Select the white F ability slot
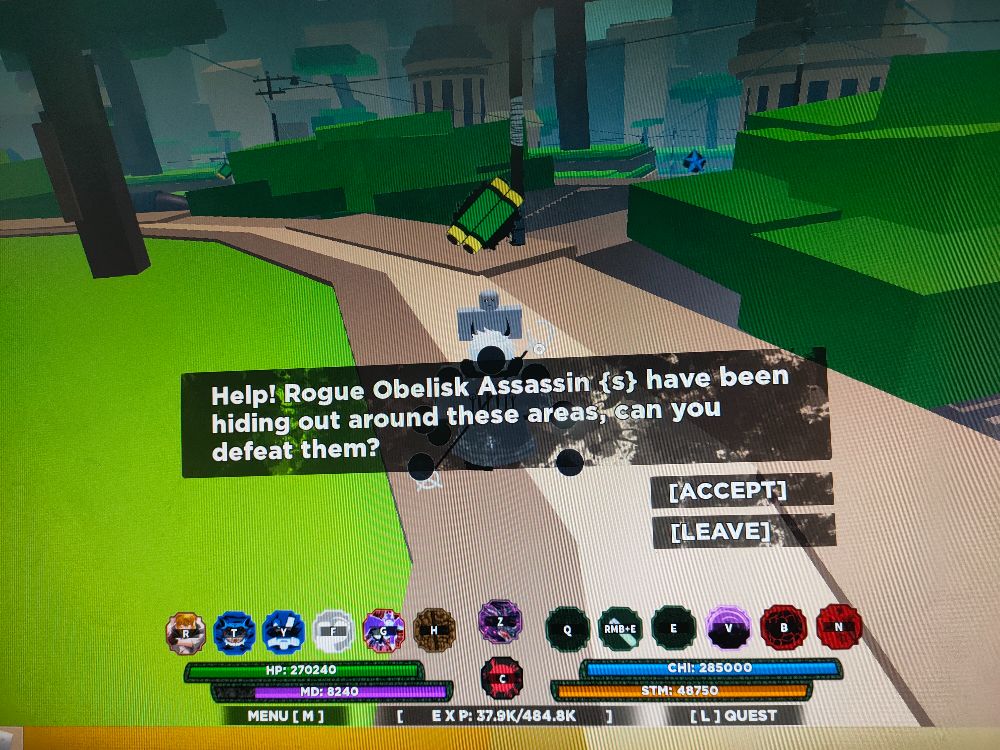Image resolution: width=1000 pixels, height=750 pixels. pos(333,632)
